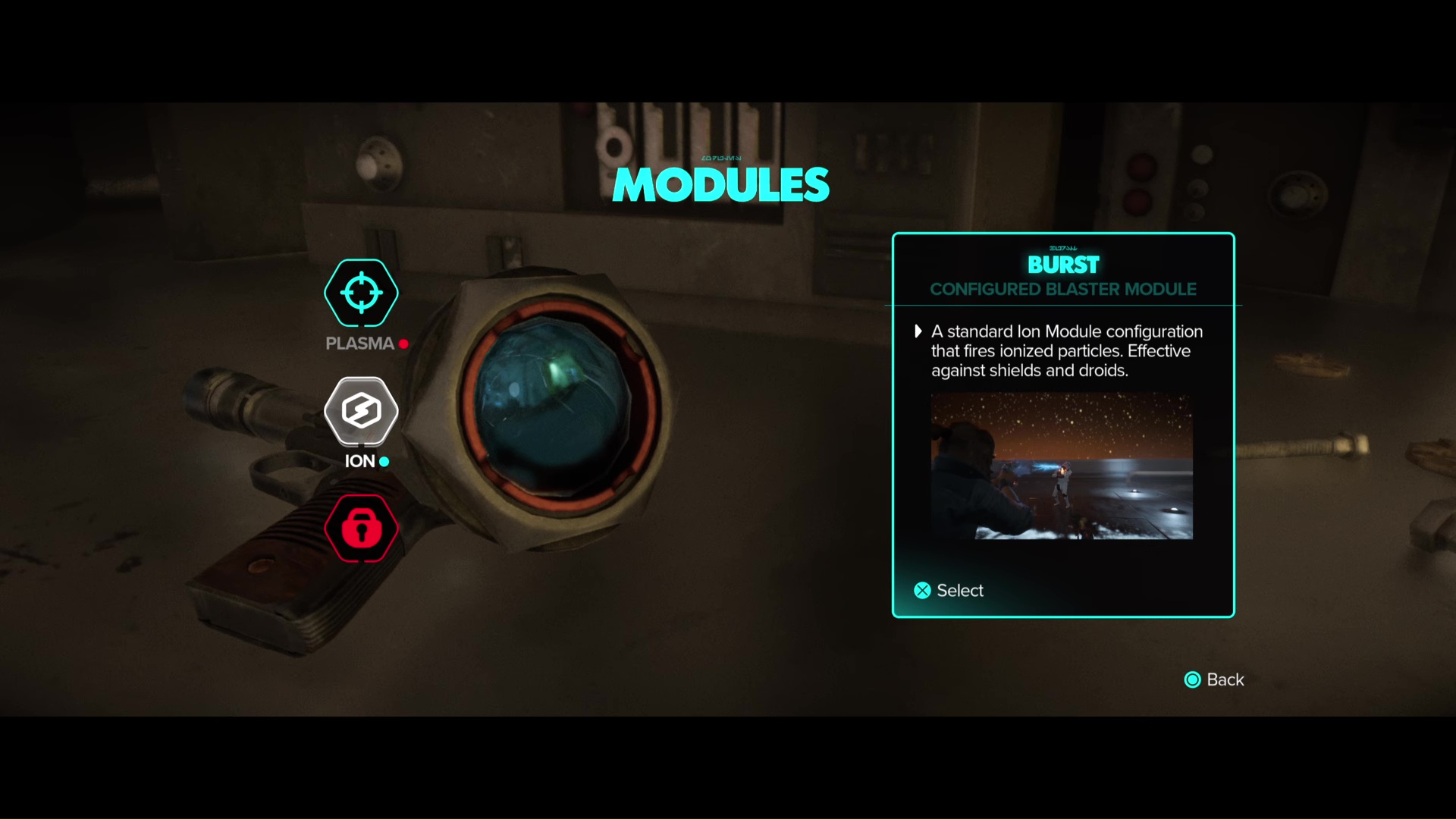Select the Burst blaster module
Viewport: 1456px width, 819px height.
(x=949, y=591)
